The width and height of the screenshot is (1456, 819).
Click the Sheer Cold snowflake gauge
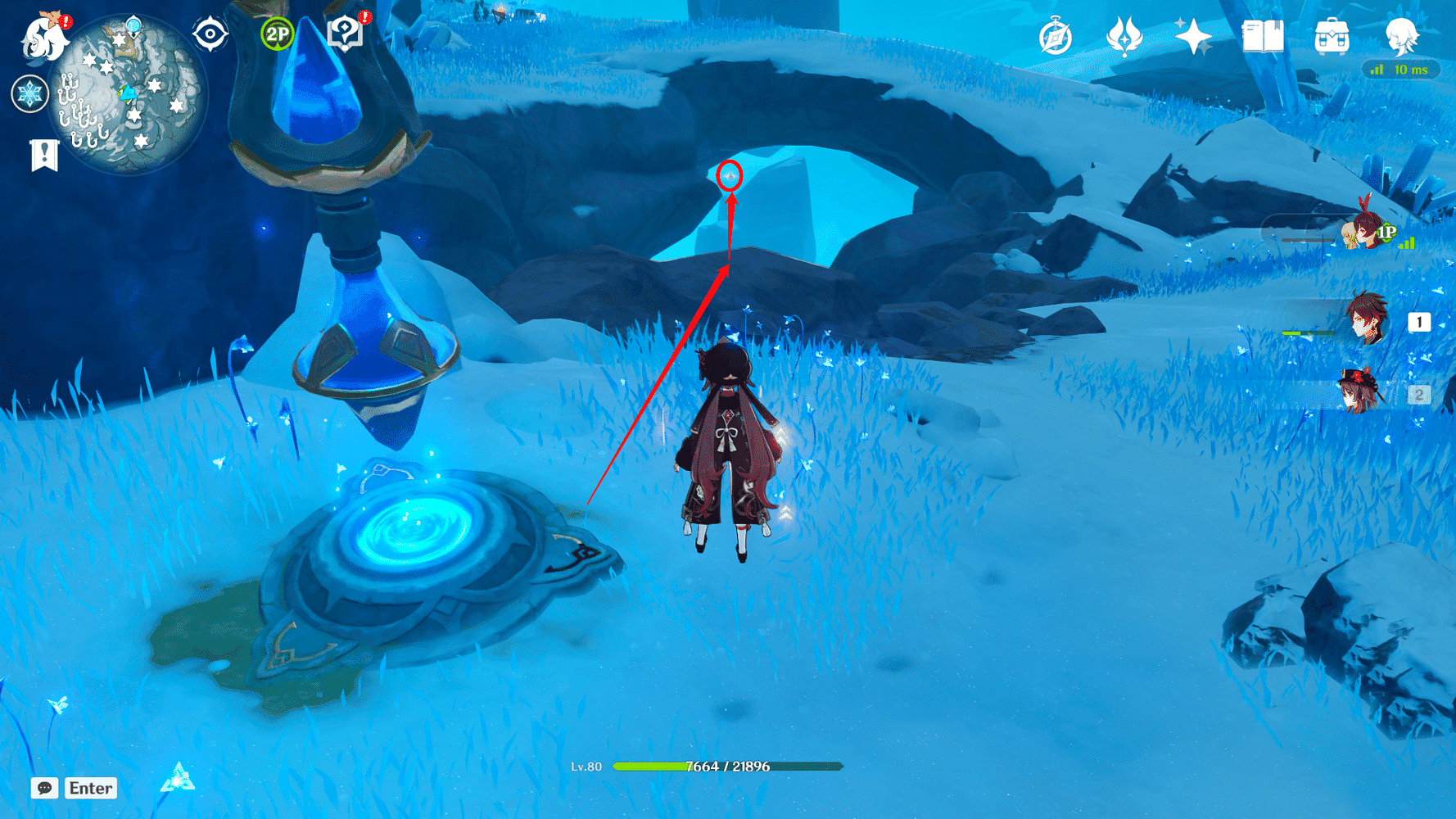(29, 93)
